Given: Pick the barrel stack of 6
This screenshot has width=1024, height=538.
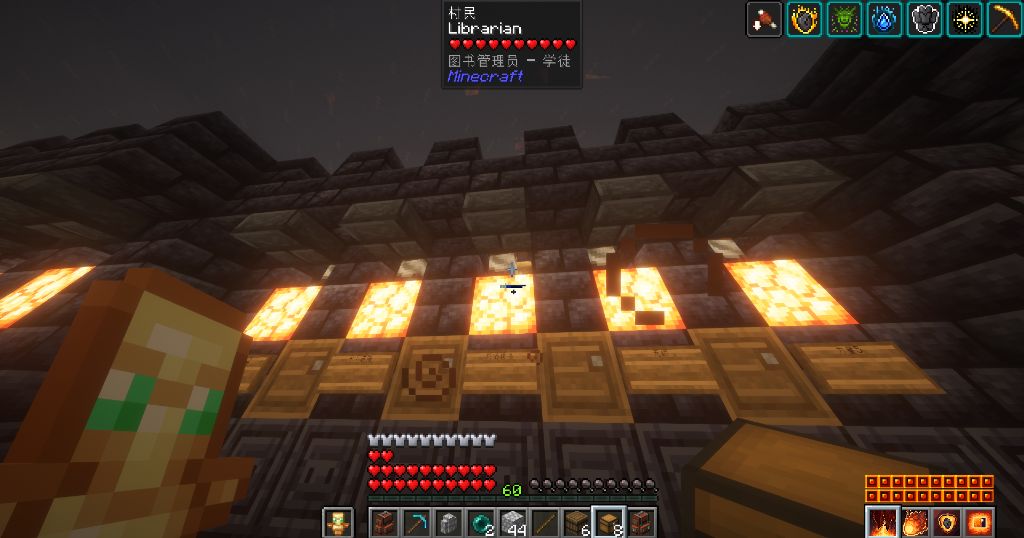Looking at the screenshot, I should point(579,523).
